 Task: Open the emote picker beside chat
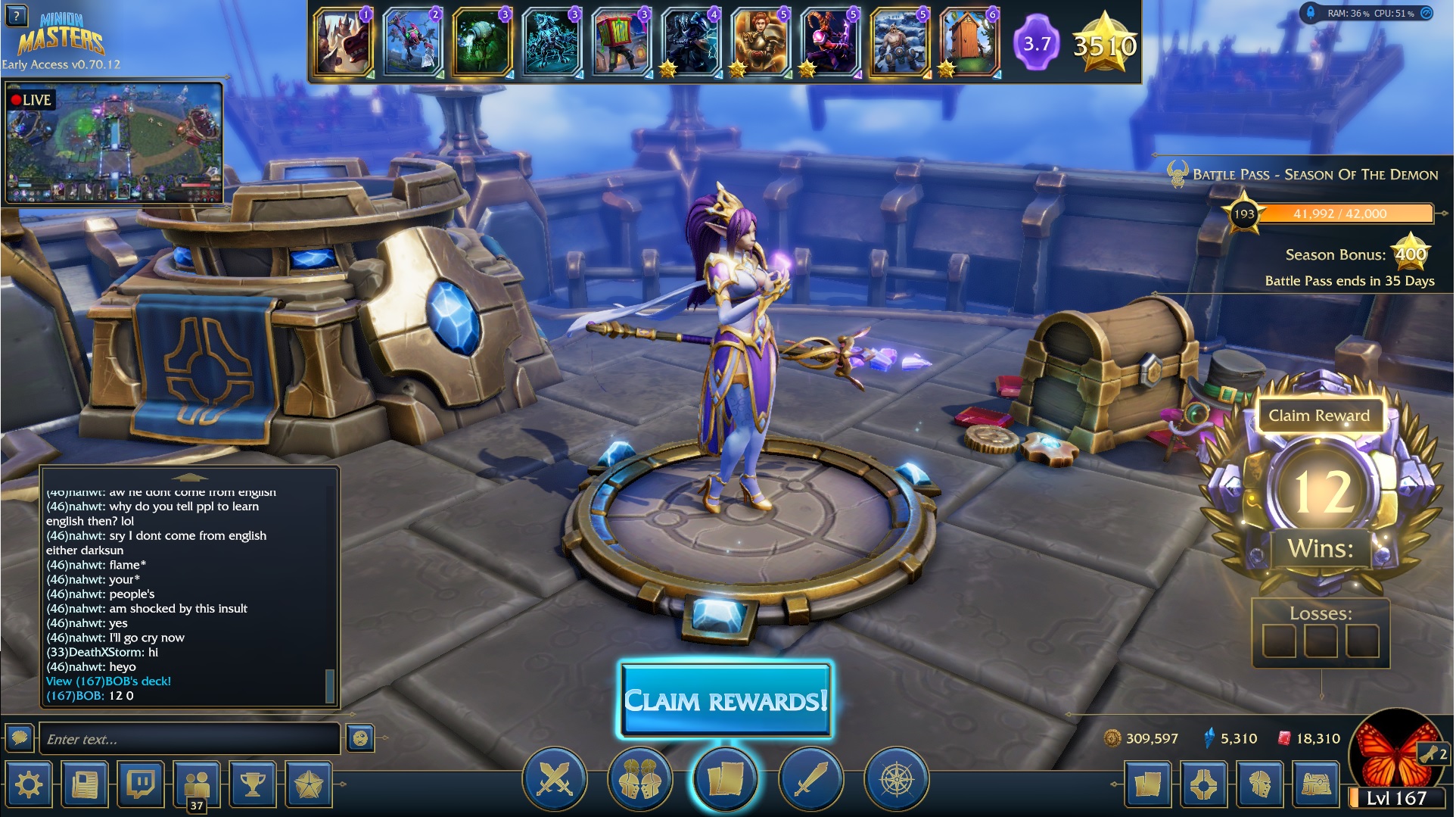pos(360,738)
